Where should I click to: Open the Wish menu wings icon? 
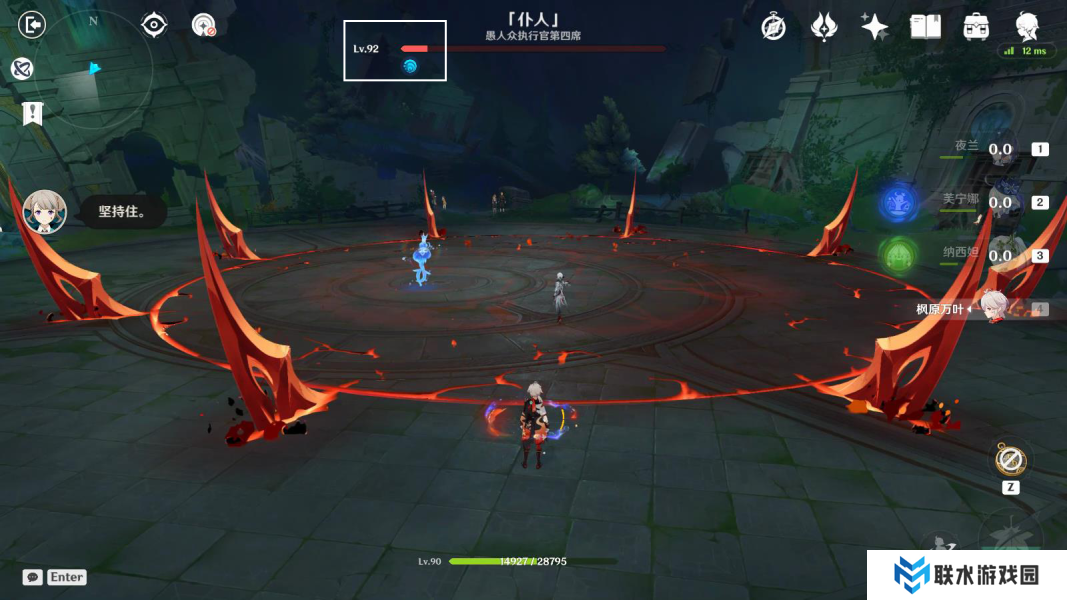[x=823, y=27]
